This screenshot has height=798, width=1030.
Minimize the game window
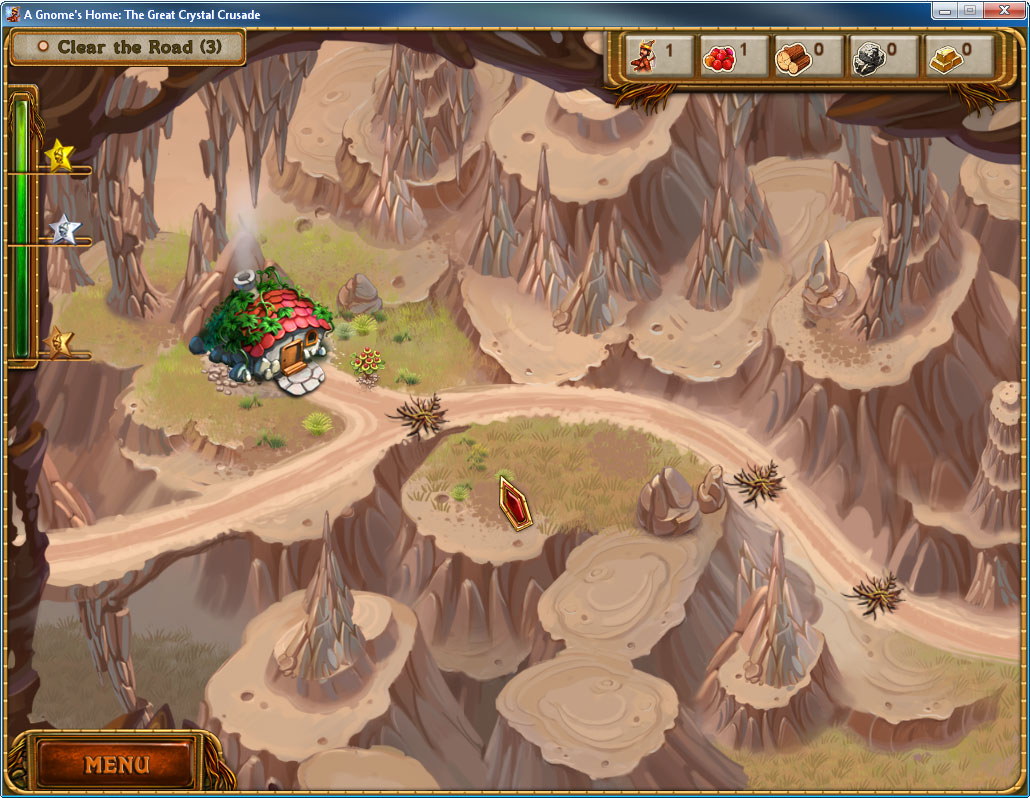tap(945, 10)
